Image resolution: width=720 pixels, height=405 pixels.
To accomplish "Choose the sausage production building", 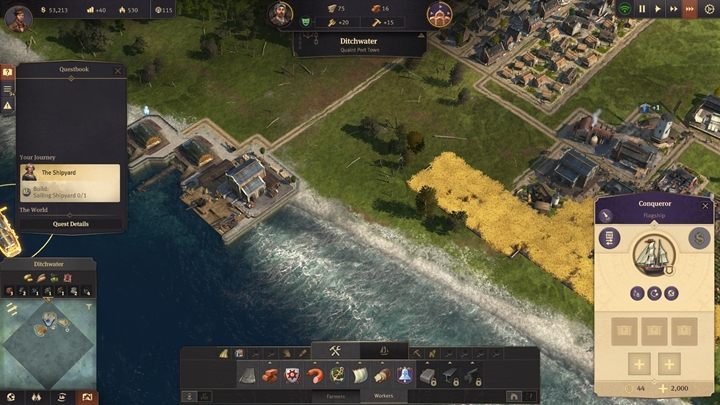I will tap(314, 375).
